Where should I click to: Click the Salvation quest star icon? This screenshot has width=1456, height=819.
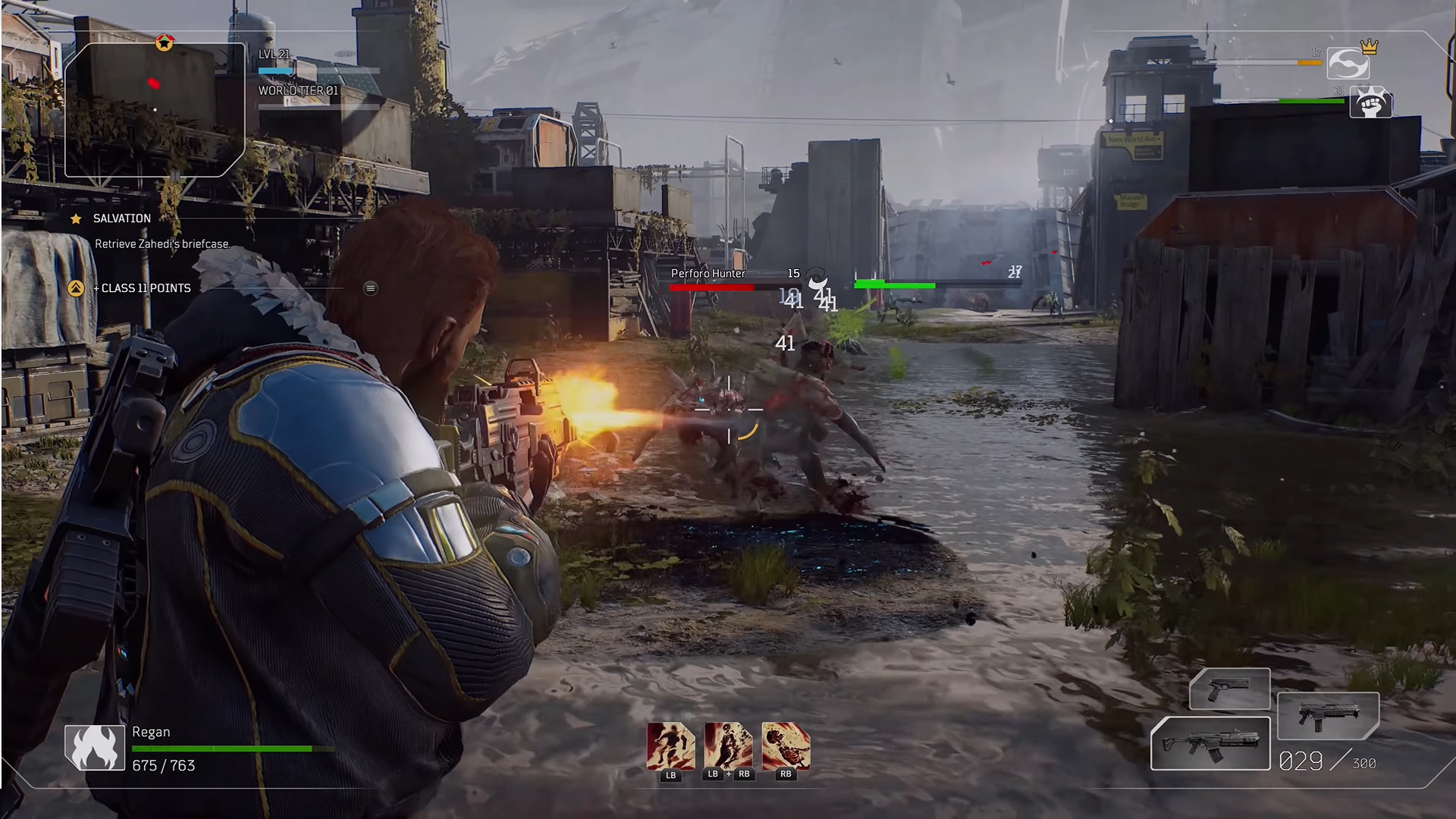click(75, 218)
